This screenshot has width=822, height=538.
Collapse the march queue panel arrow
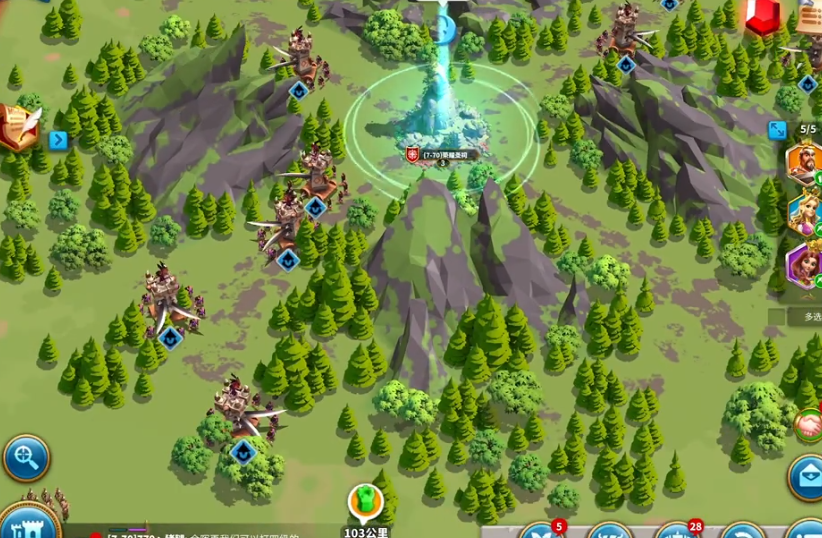point(777,130)
